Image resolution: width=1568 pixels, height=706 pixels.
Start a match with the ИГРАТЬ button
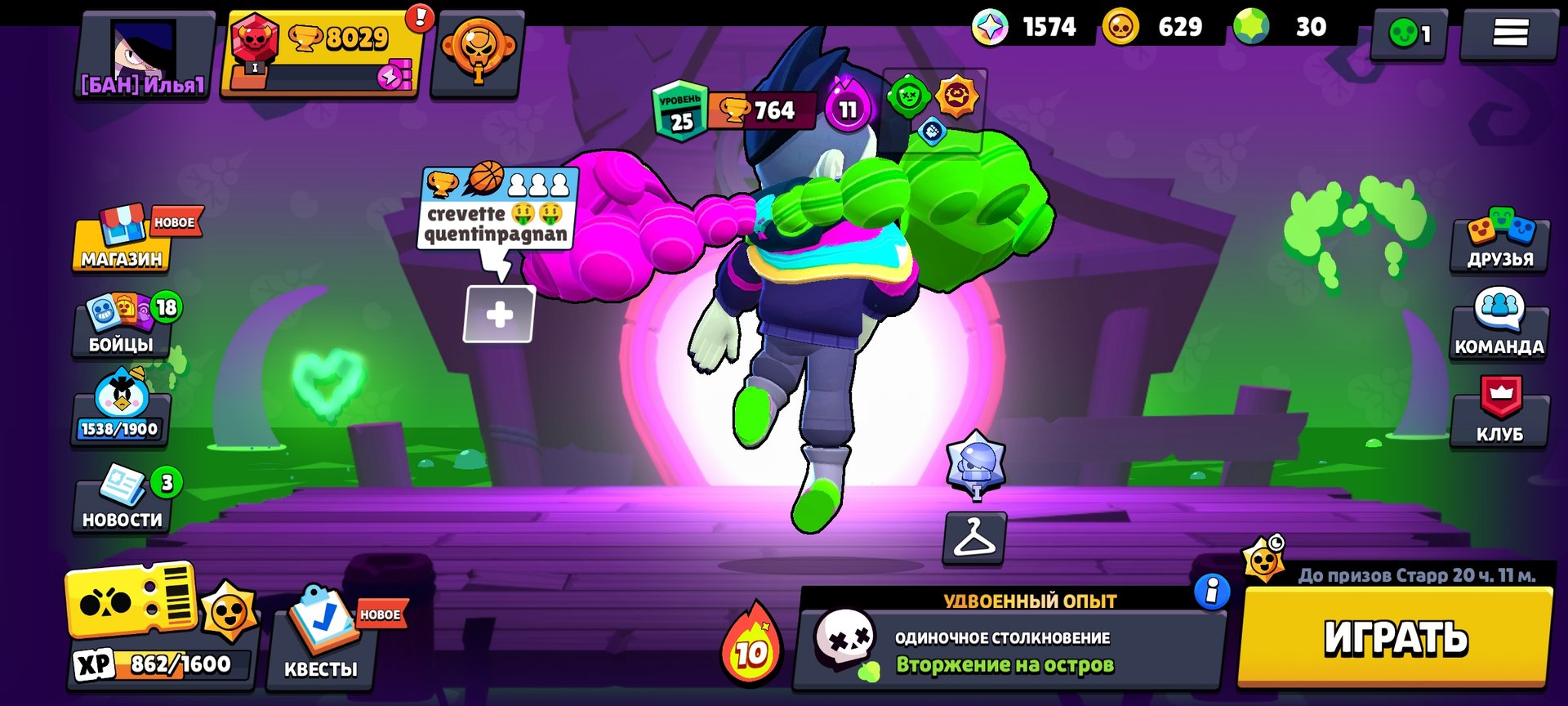pos(1395,637)
